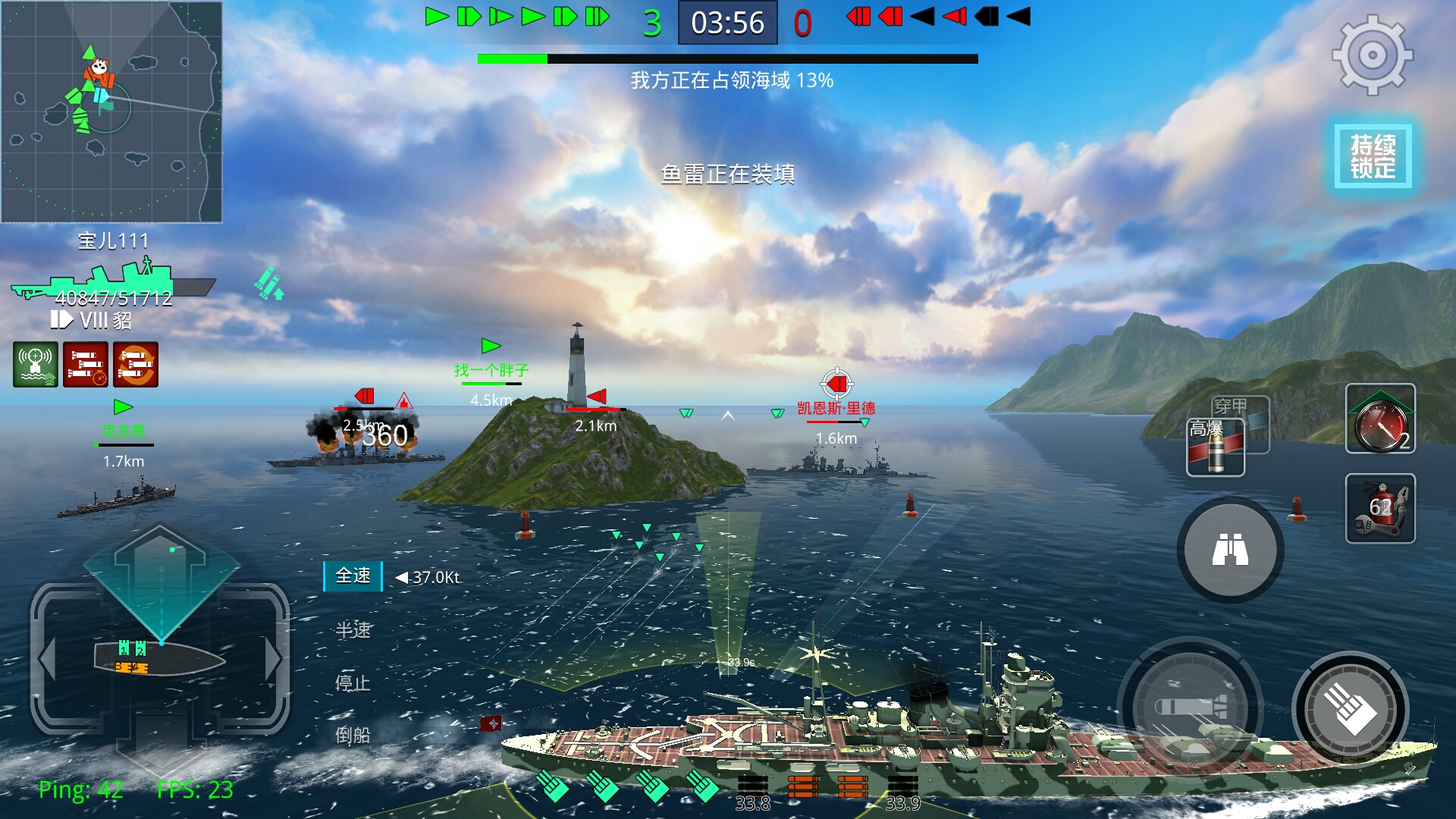The height and width of the screenshot is (819, 1456).
Task: Use the fire extinguisher repair consumable
Action: [x=1379, y=508]
